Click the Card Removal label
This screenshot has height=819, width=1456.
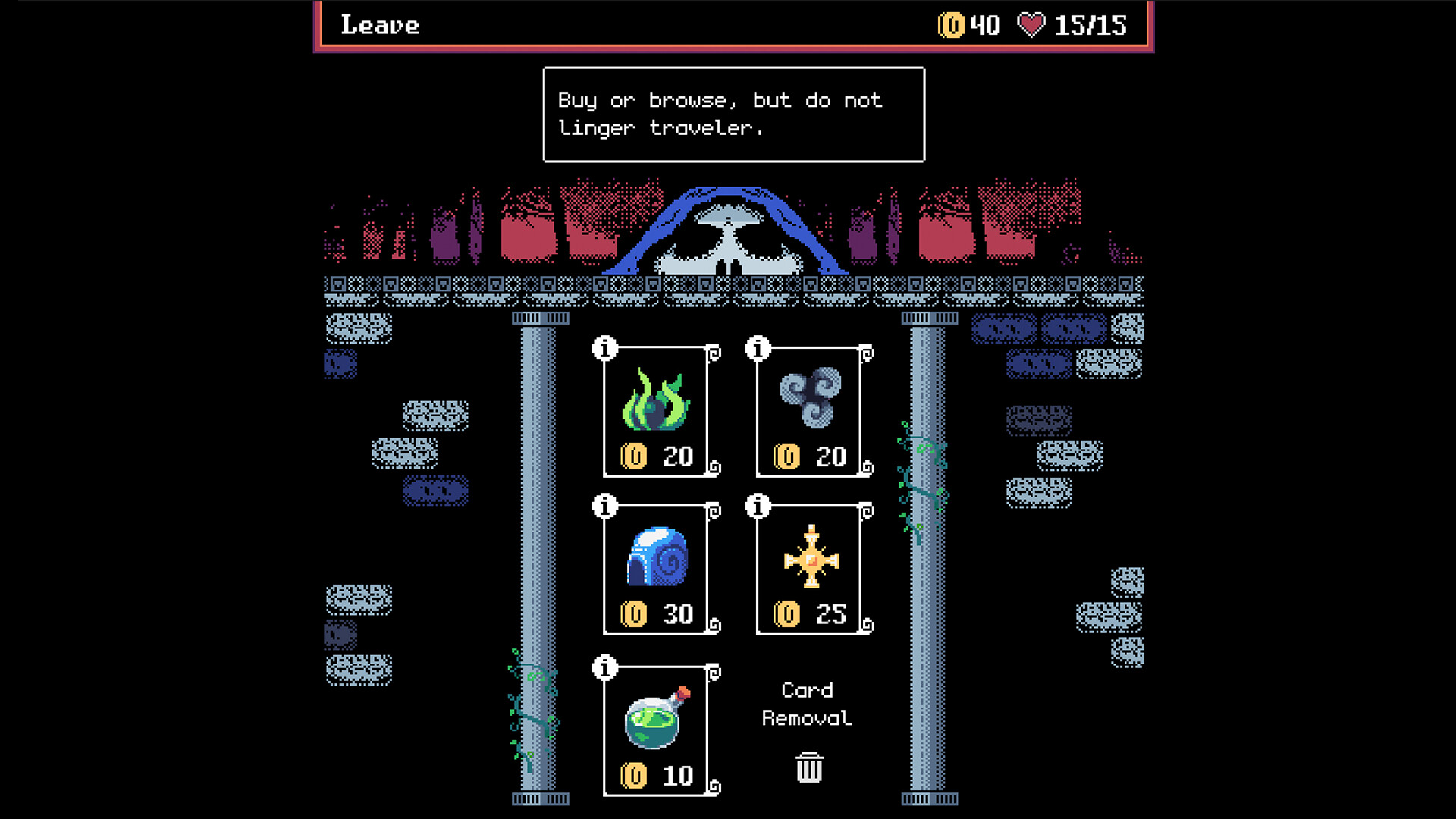[808, 705]
